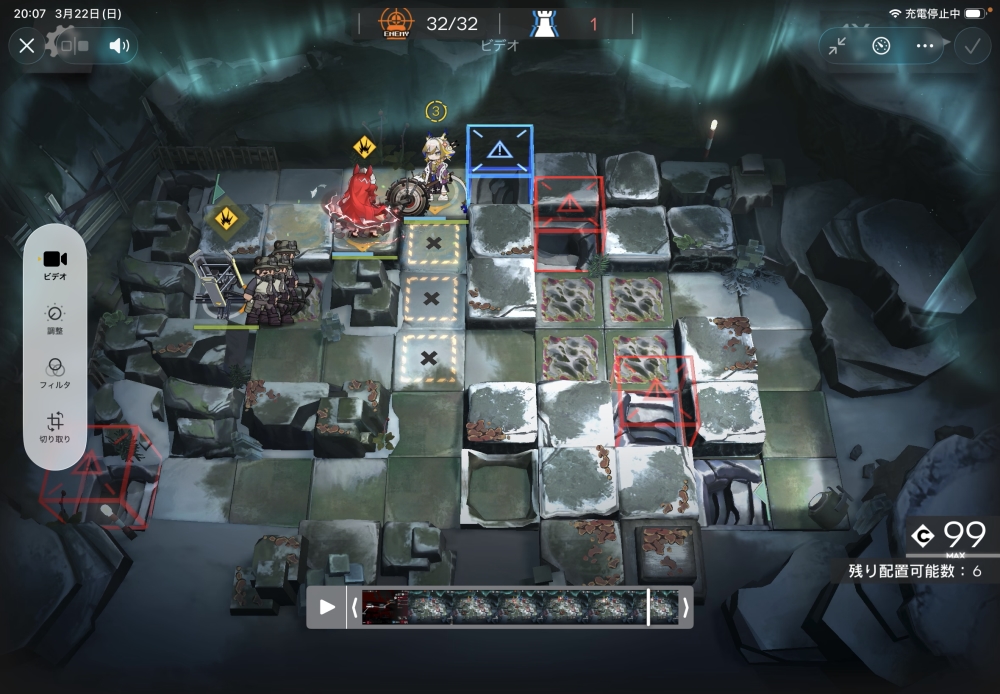Play the video clip
This screenshot has height=694, width=1000.
pos(326,607)
